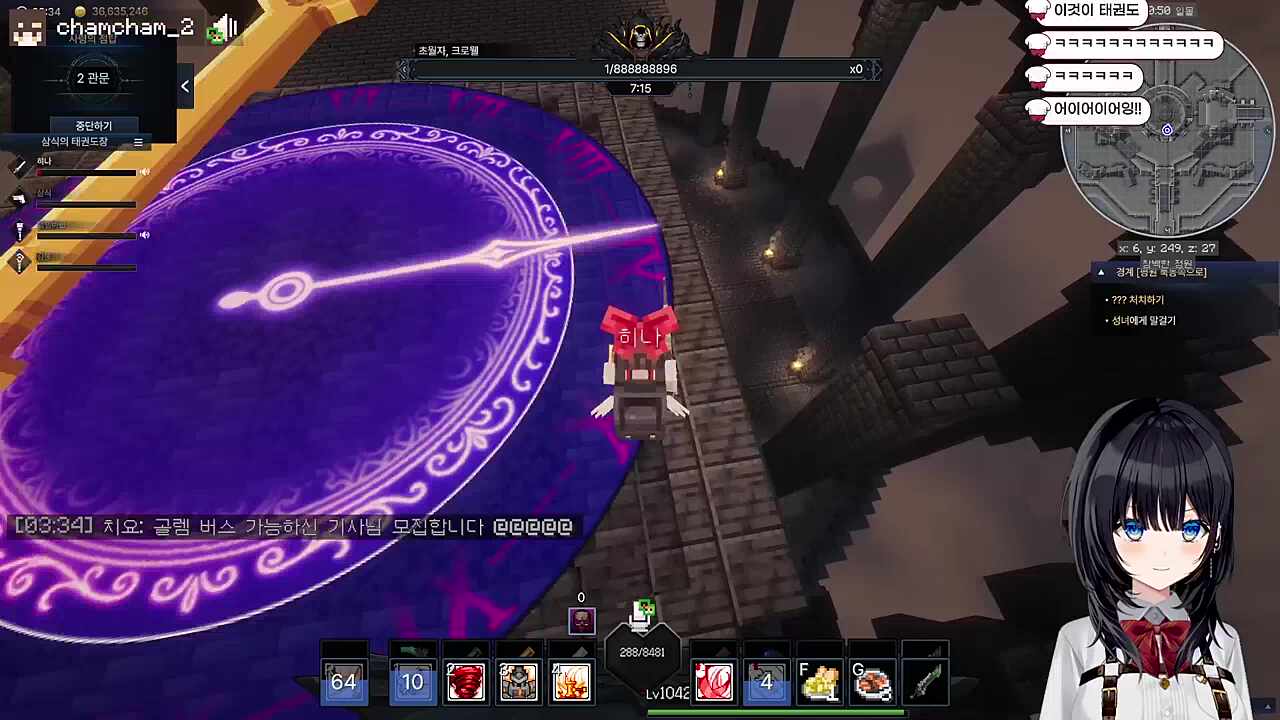
Task: Eat the yellow food in slot F
Action: pyautogui.click(x=819, y=682)
